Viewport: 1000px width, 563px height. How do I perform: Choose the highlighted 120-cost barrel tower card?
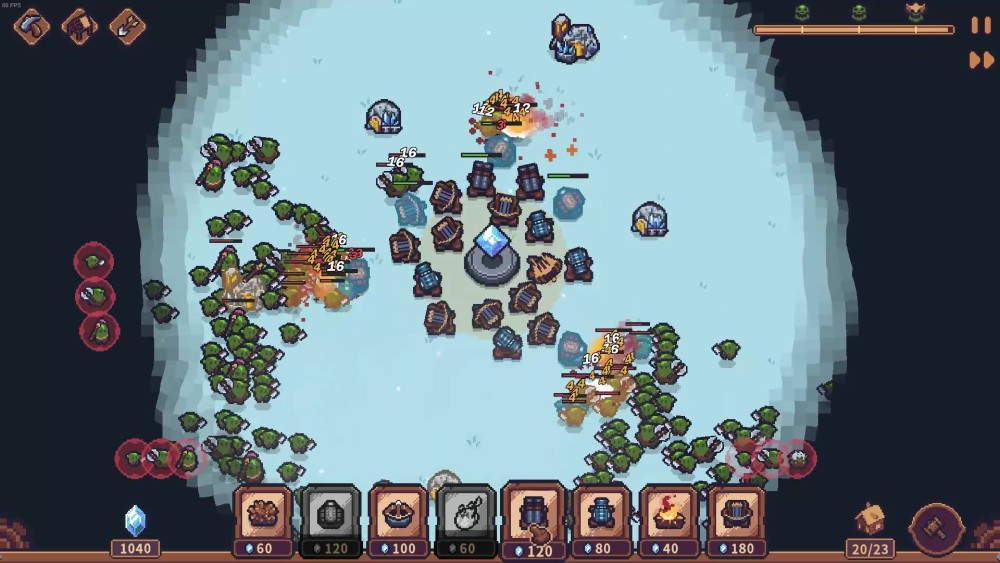(534, 515)
